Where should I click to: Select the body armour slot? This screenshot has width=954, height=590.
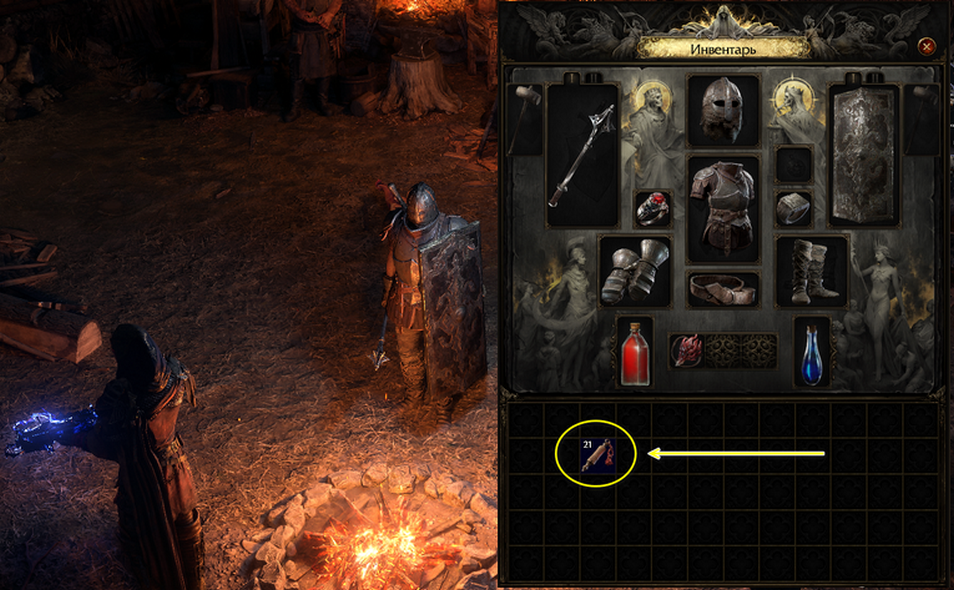(x=723, y=207)
